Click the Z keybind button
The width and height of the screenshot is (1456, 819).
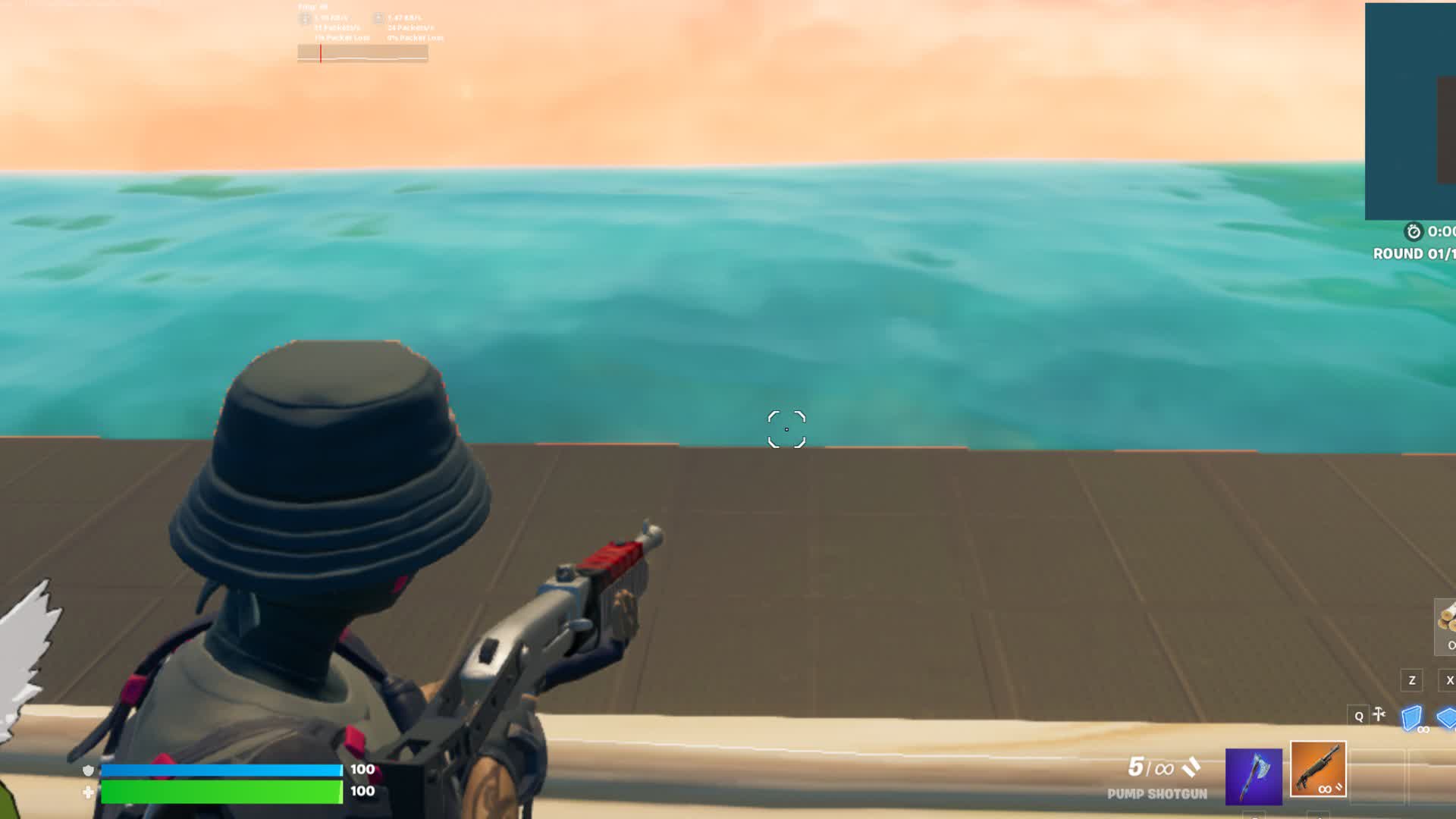pyautogui.click(x=1411, y=681)
